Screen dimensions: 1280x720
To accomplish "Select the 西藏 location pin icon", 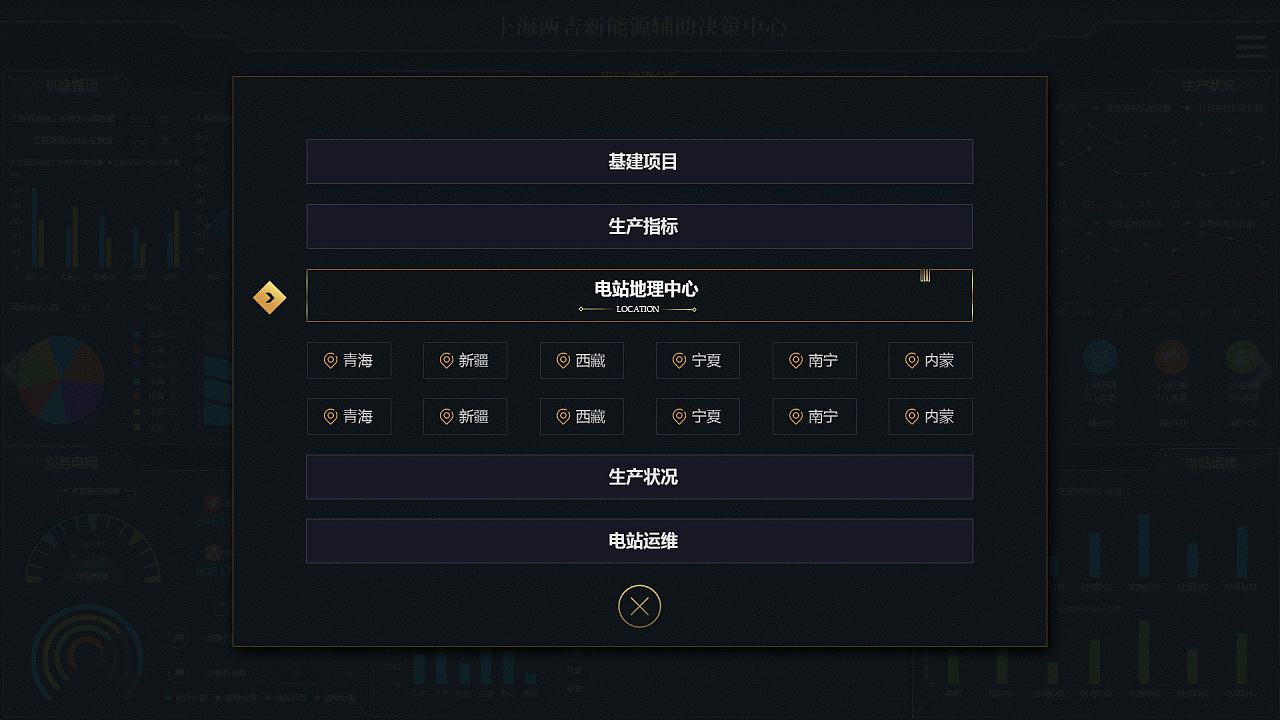I will tap(563, 360).
